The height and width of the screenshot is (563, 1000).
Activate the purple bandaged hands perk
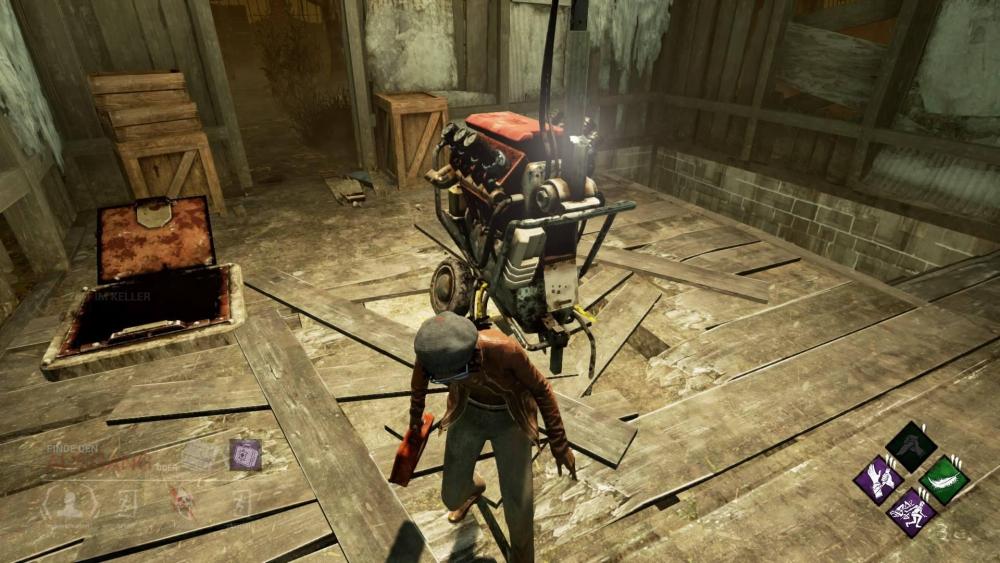[878, 479]
